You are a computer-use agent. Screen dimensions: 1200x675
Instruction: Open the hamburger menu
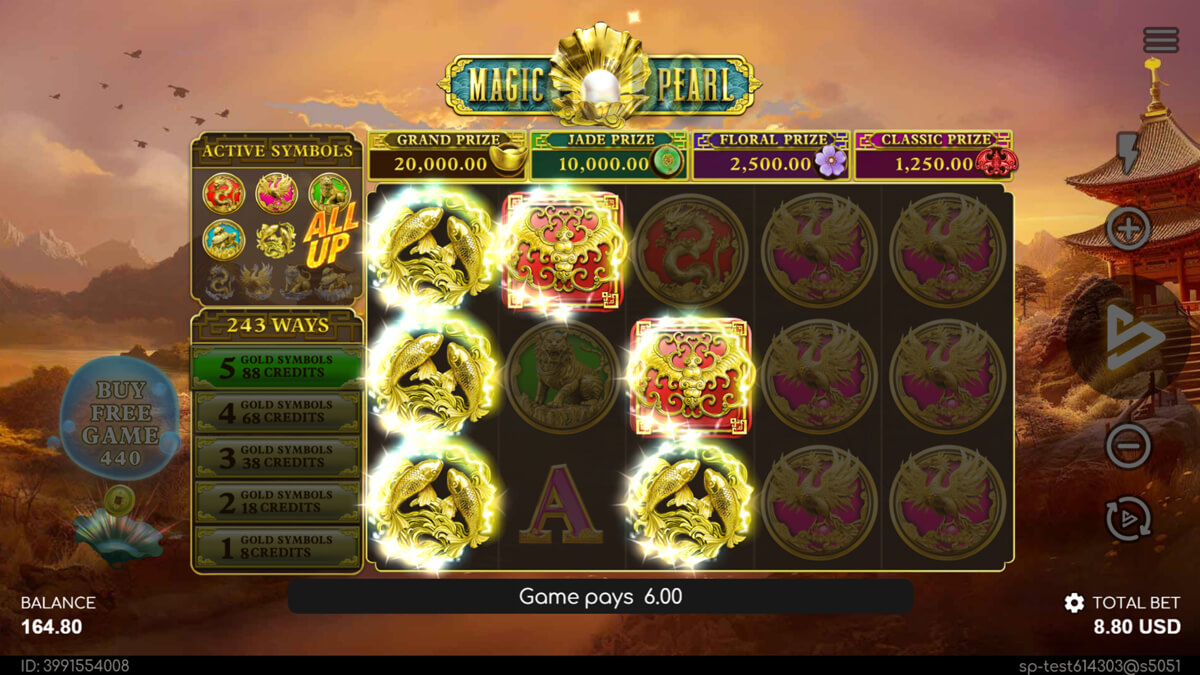coord(1160,40)
